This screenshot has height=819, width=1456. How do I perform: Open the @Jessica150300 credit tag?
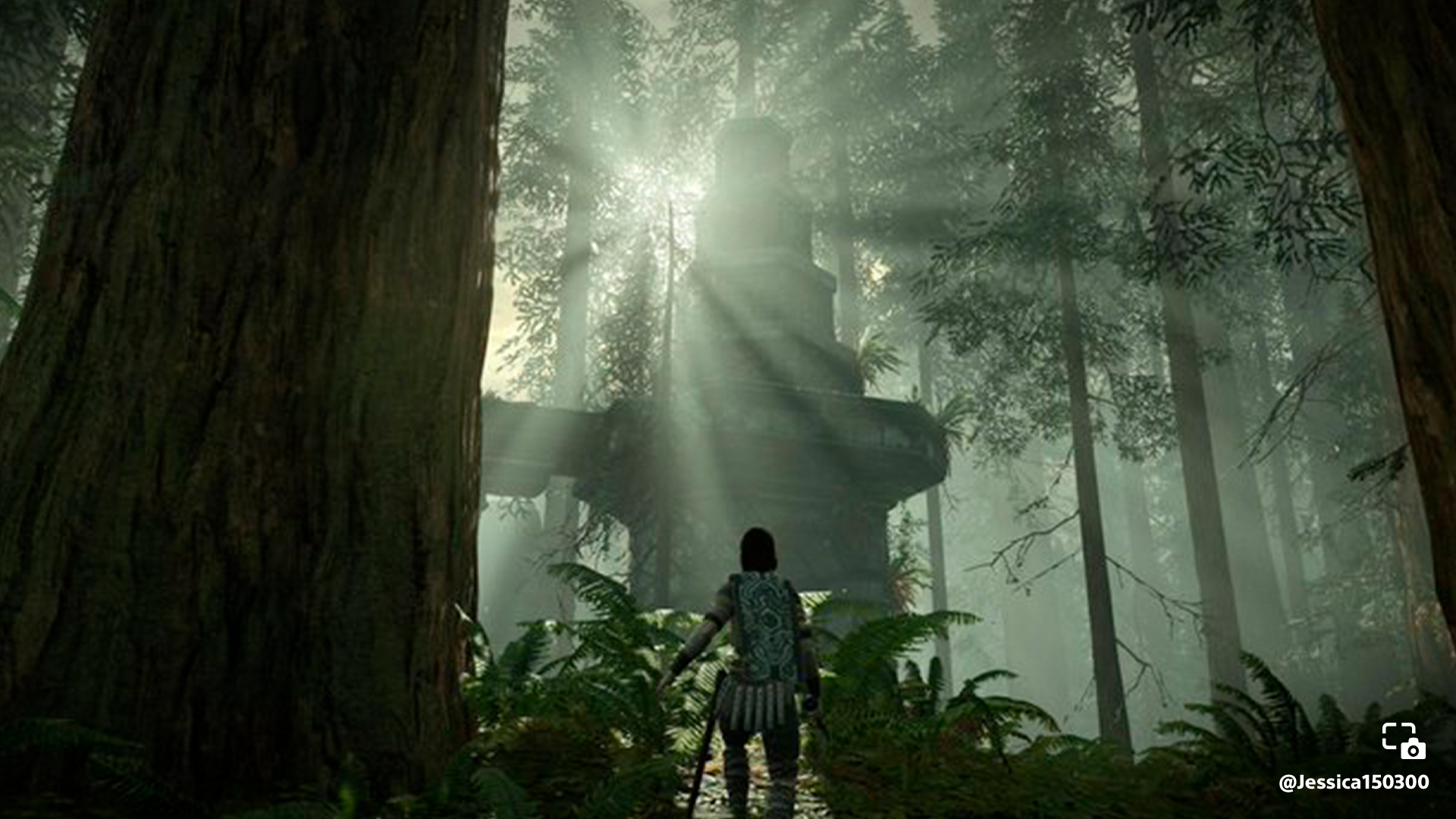tap(1354, 782)
